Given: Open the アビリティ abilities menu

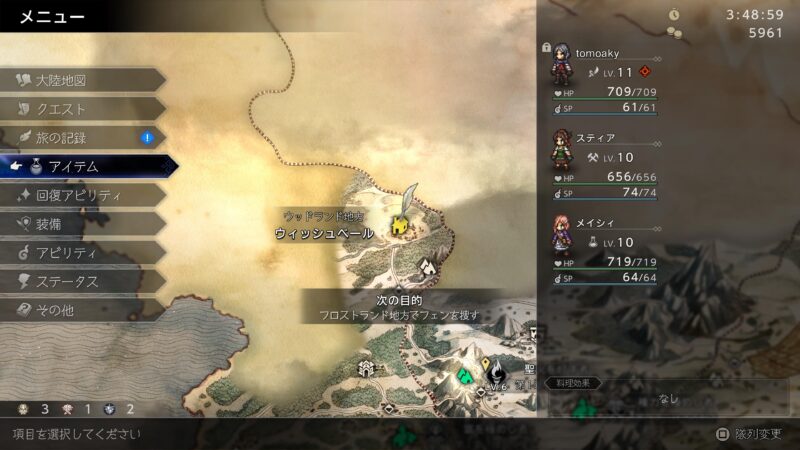Looking at the screenshot, I should [66, 253].
